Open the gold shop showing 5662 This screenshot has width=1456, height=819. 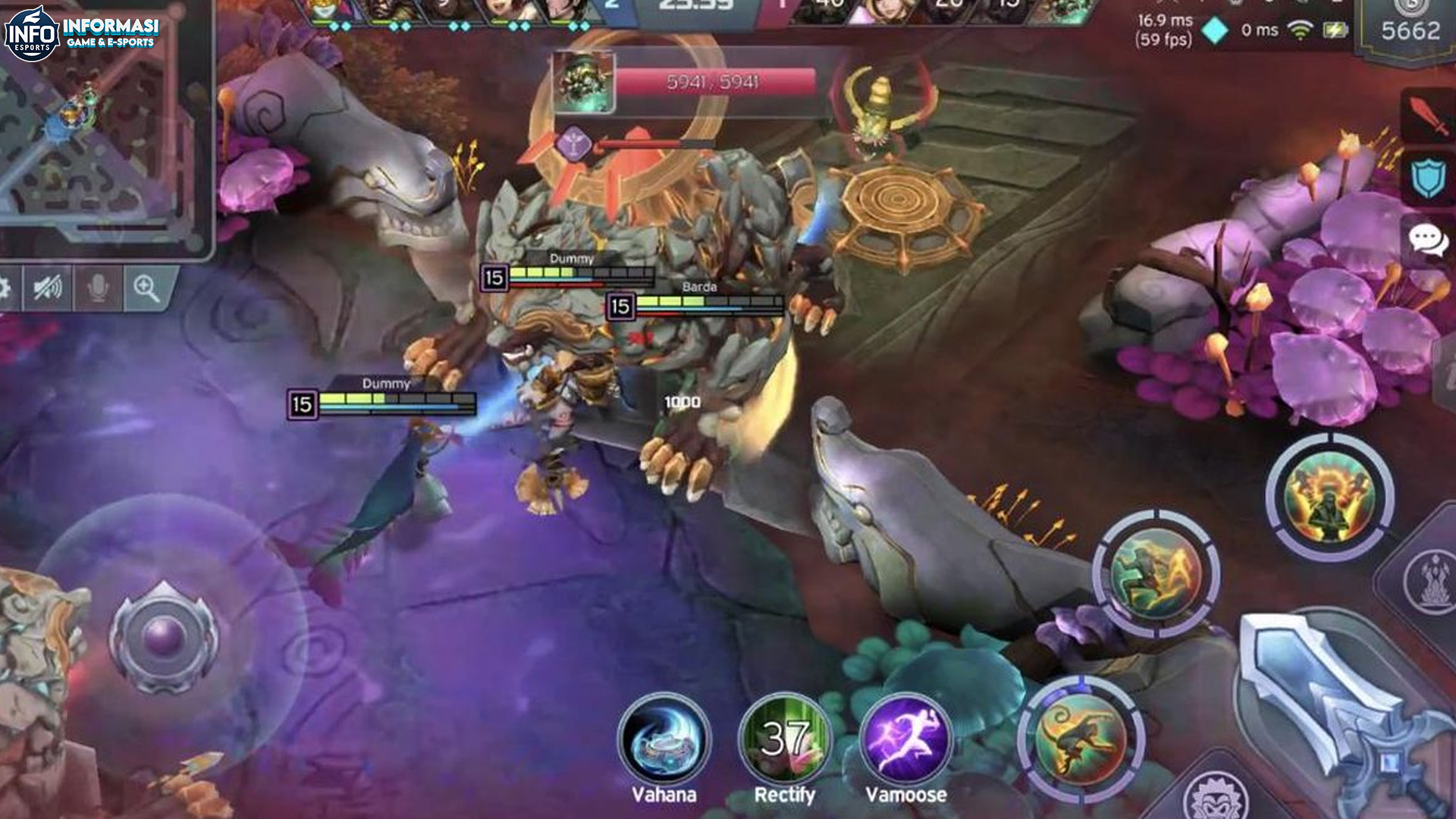1410,31
